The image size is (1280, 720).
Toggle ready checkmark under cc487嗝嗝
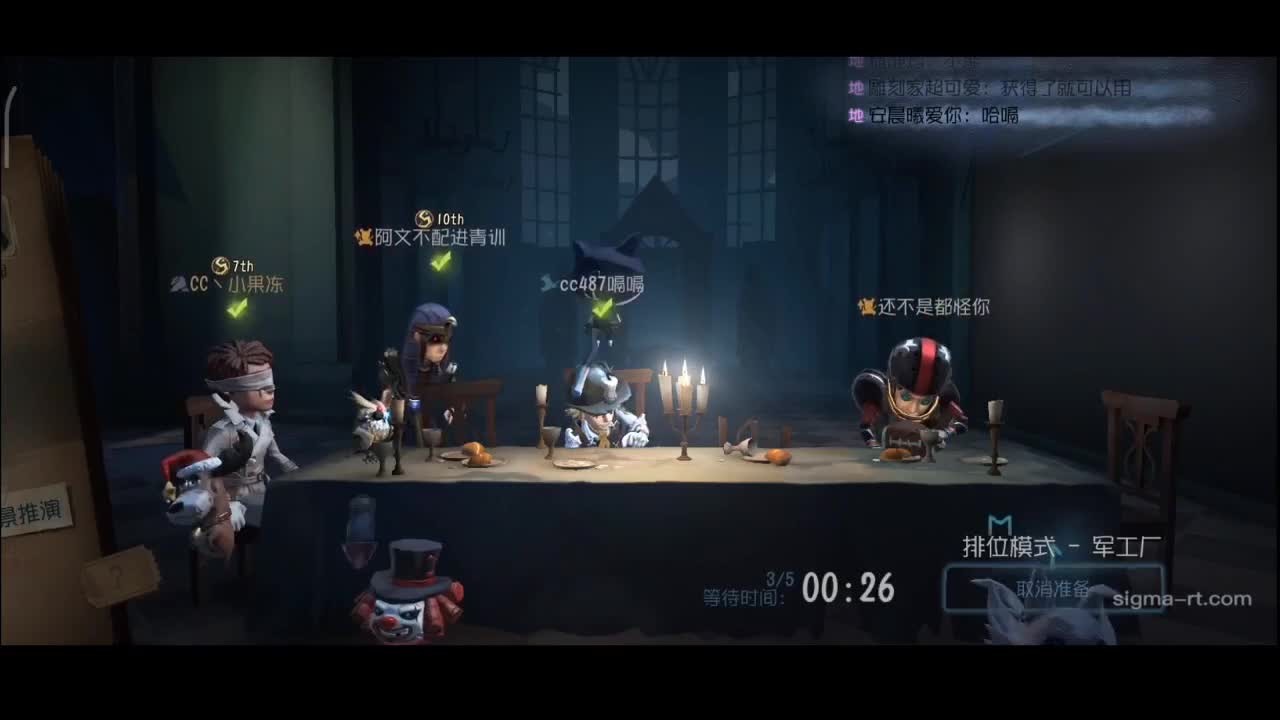click(x=604, y=312)
